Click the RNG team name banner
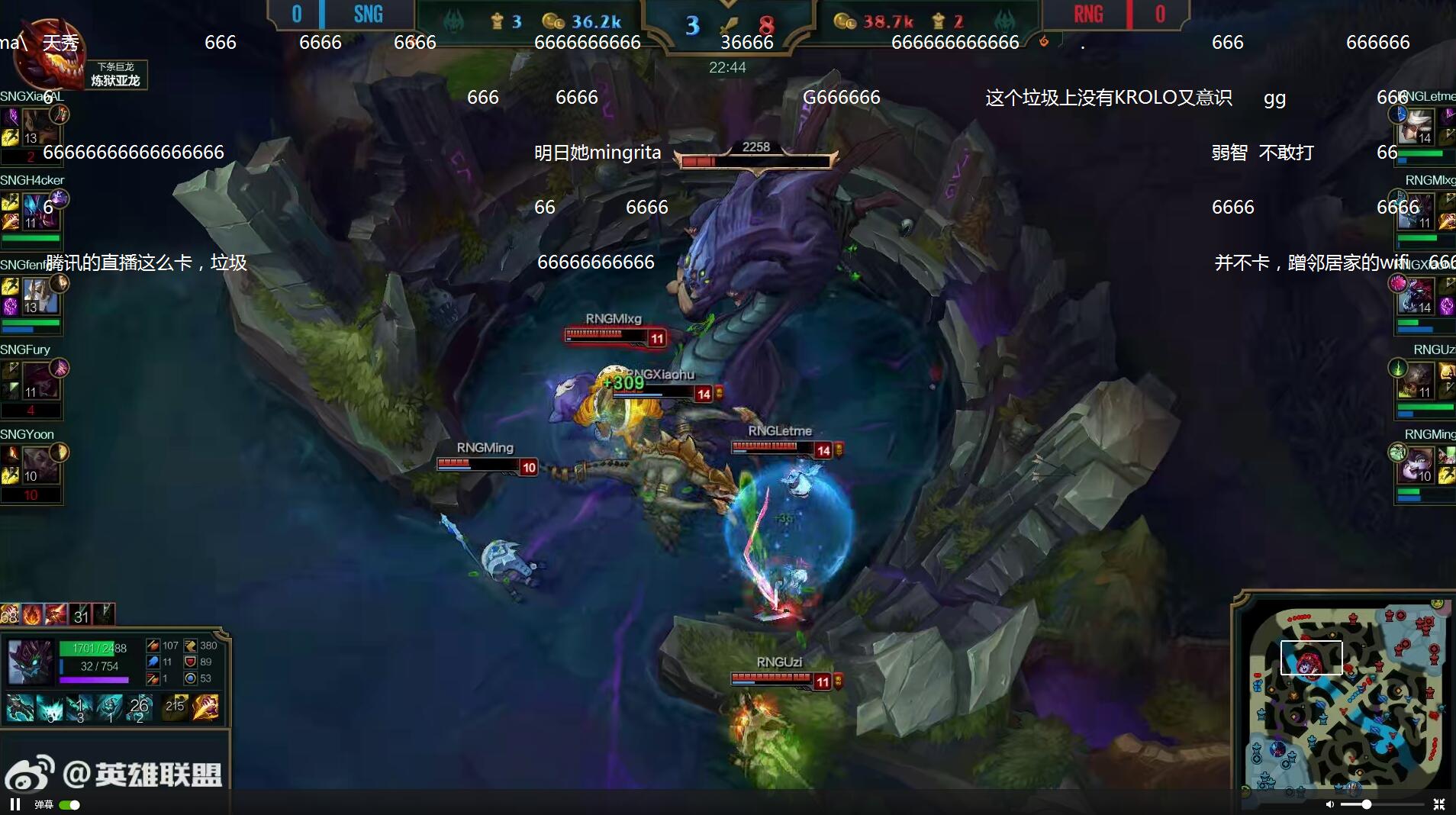The width and height of the screenshot is (1456, 815). pyautogui.click(x=1087, y=14)
